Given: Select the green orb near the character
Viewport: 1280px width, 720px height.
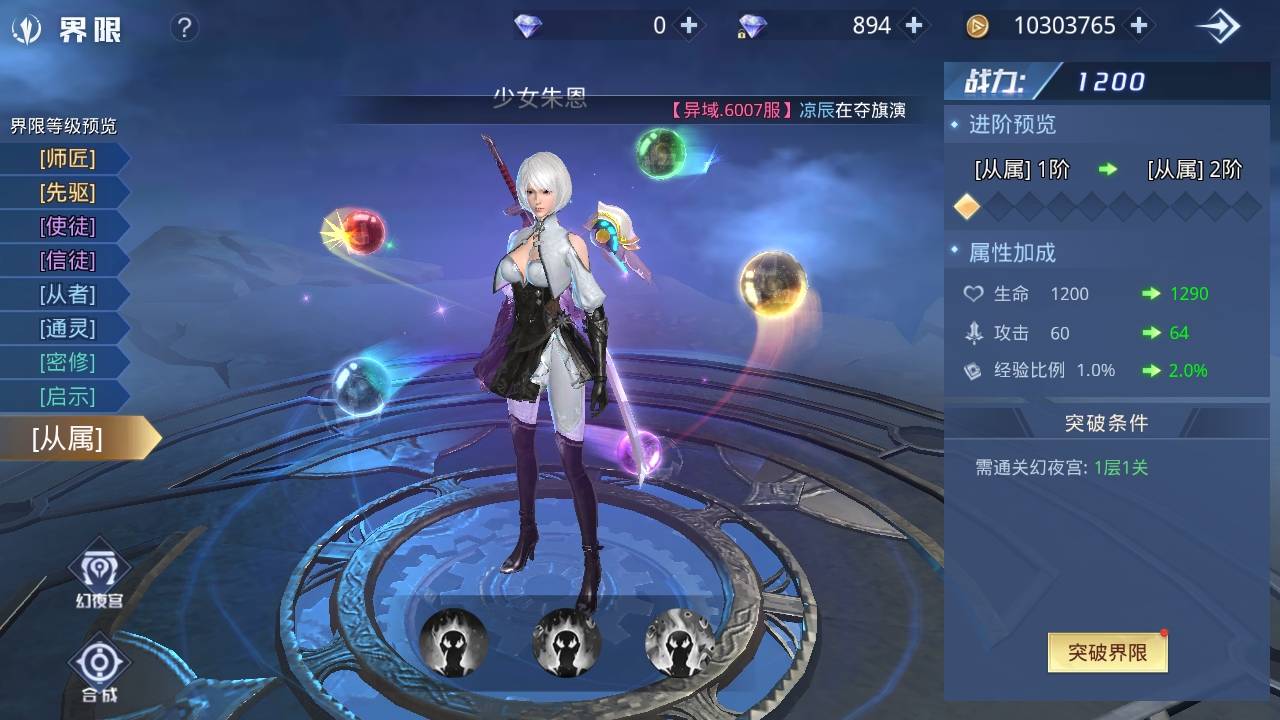Looking at the screenshot, I should (x=661, y=153).
